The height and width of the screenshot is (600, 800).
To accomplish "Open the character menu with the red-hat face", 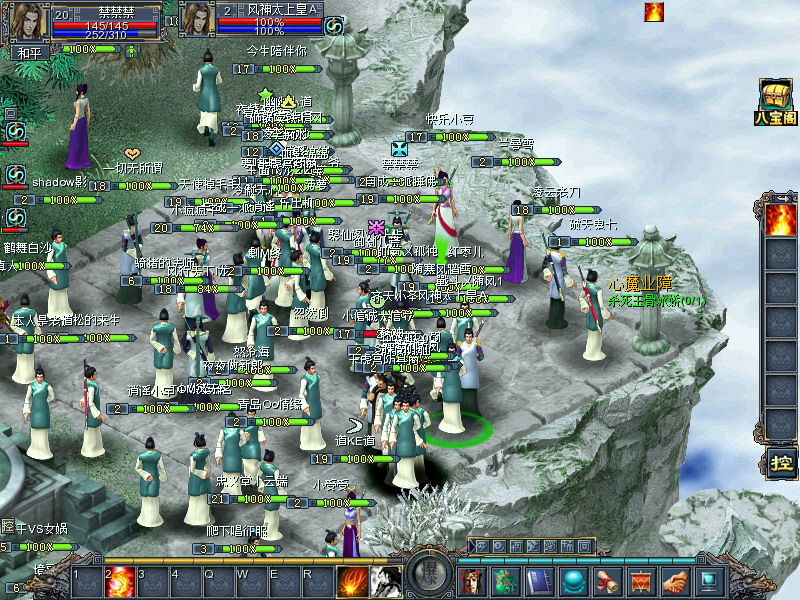I will [x=471, y=581].
